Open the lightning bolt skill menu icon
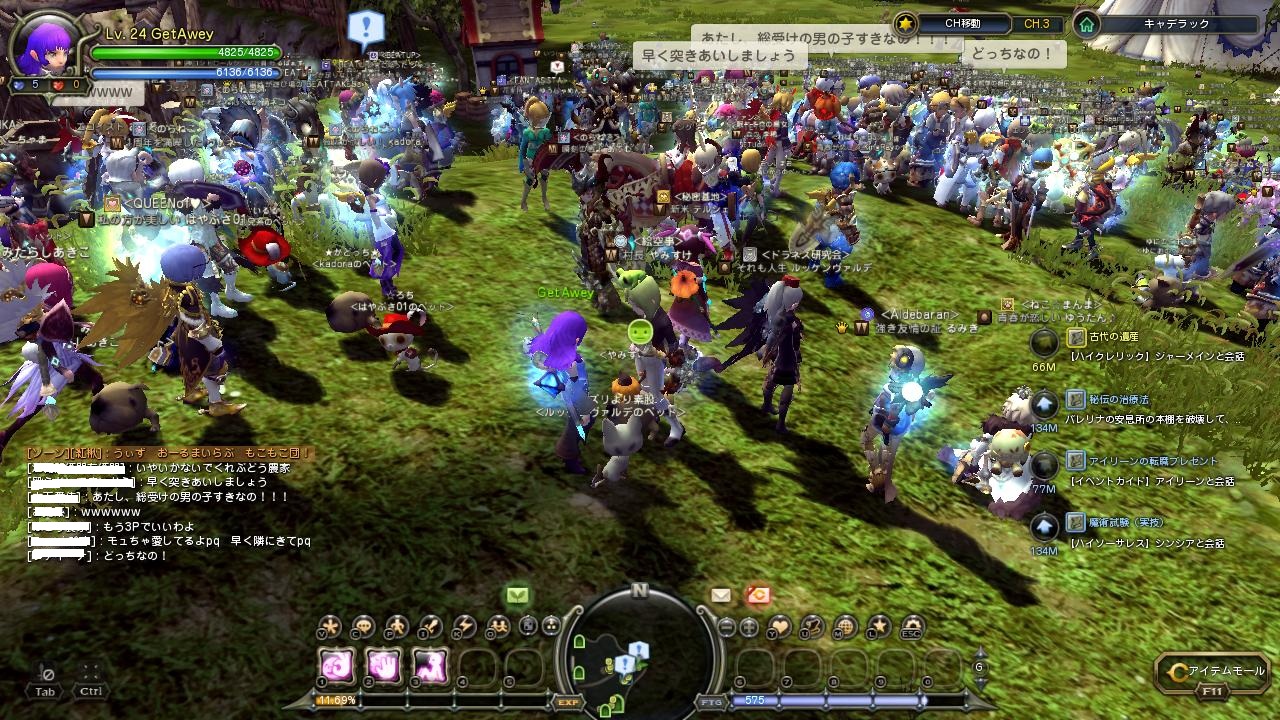 coord(462,627)
